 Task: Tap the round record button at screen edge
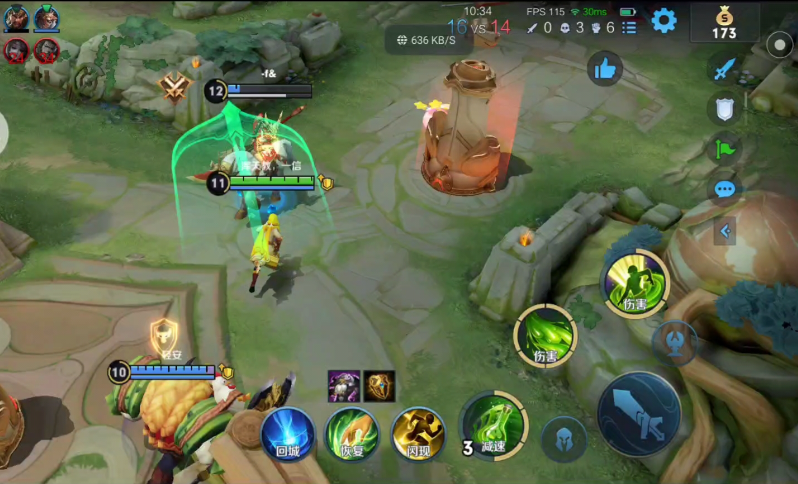pyautogui.click(x=779, y=45)
